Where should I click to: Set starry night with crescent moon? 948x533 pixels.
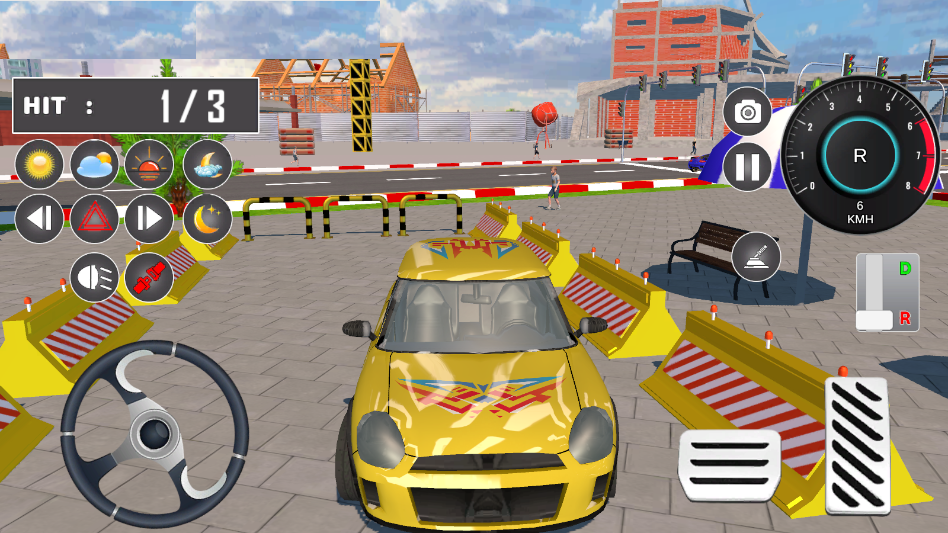(x=207, y=219)
